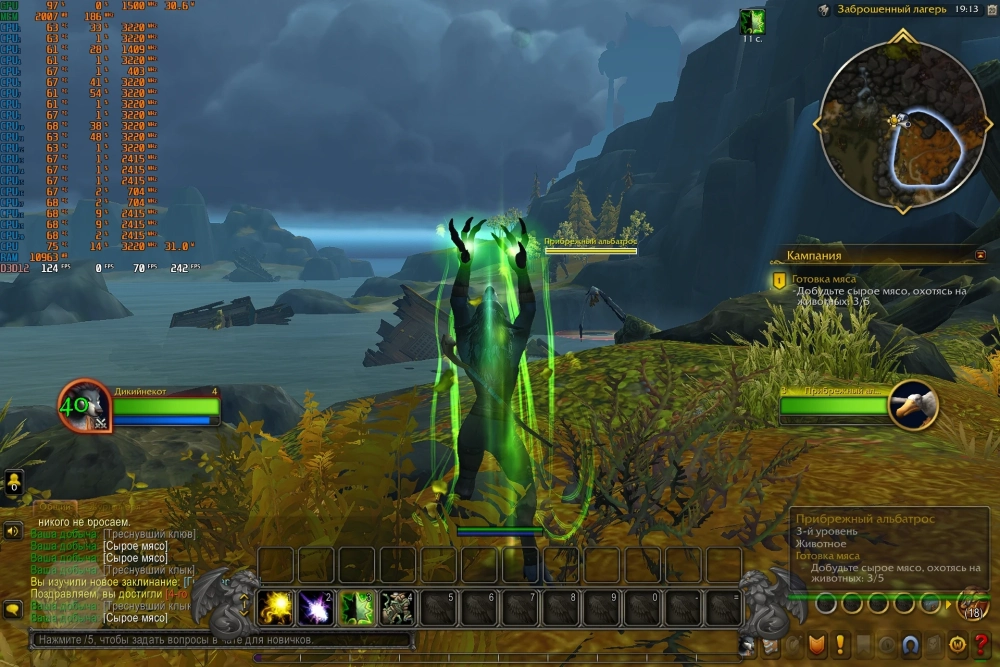This screenshot has width=1000, height=667.
Task: Activate the vine-wrapped ability in slot 4
Action: coord(398,607)
